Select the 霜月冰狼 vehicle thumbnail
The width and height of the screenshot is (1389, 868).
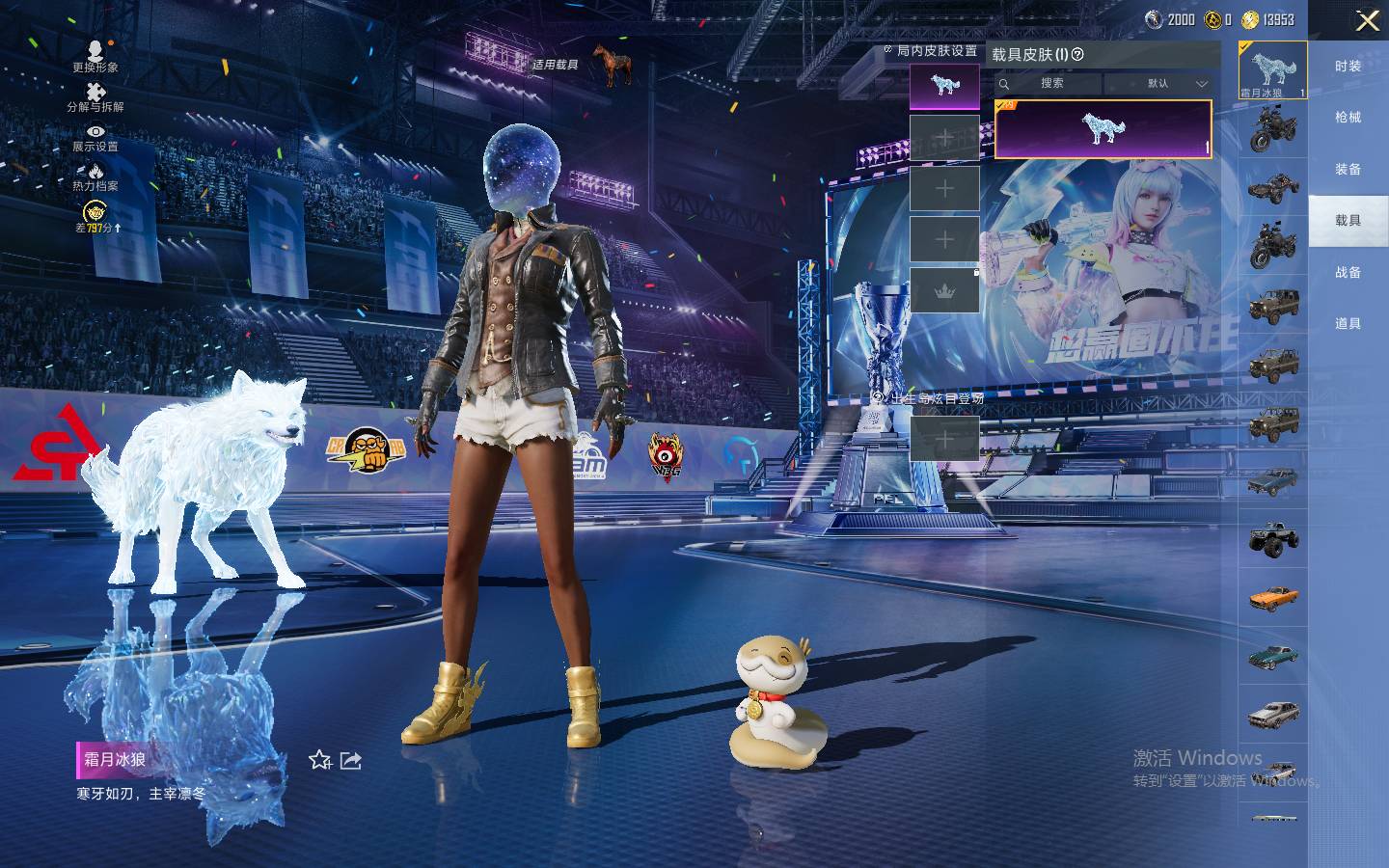click(1272, 70)
